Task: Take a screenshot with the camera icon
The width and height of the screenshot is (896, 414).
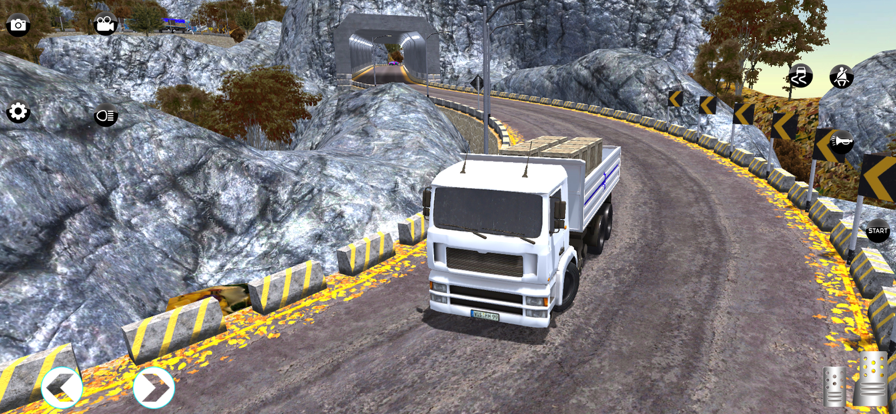Action: tap(18, 26)
